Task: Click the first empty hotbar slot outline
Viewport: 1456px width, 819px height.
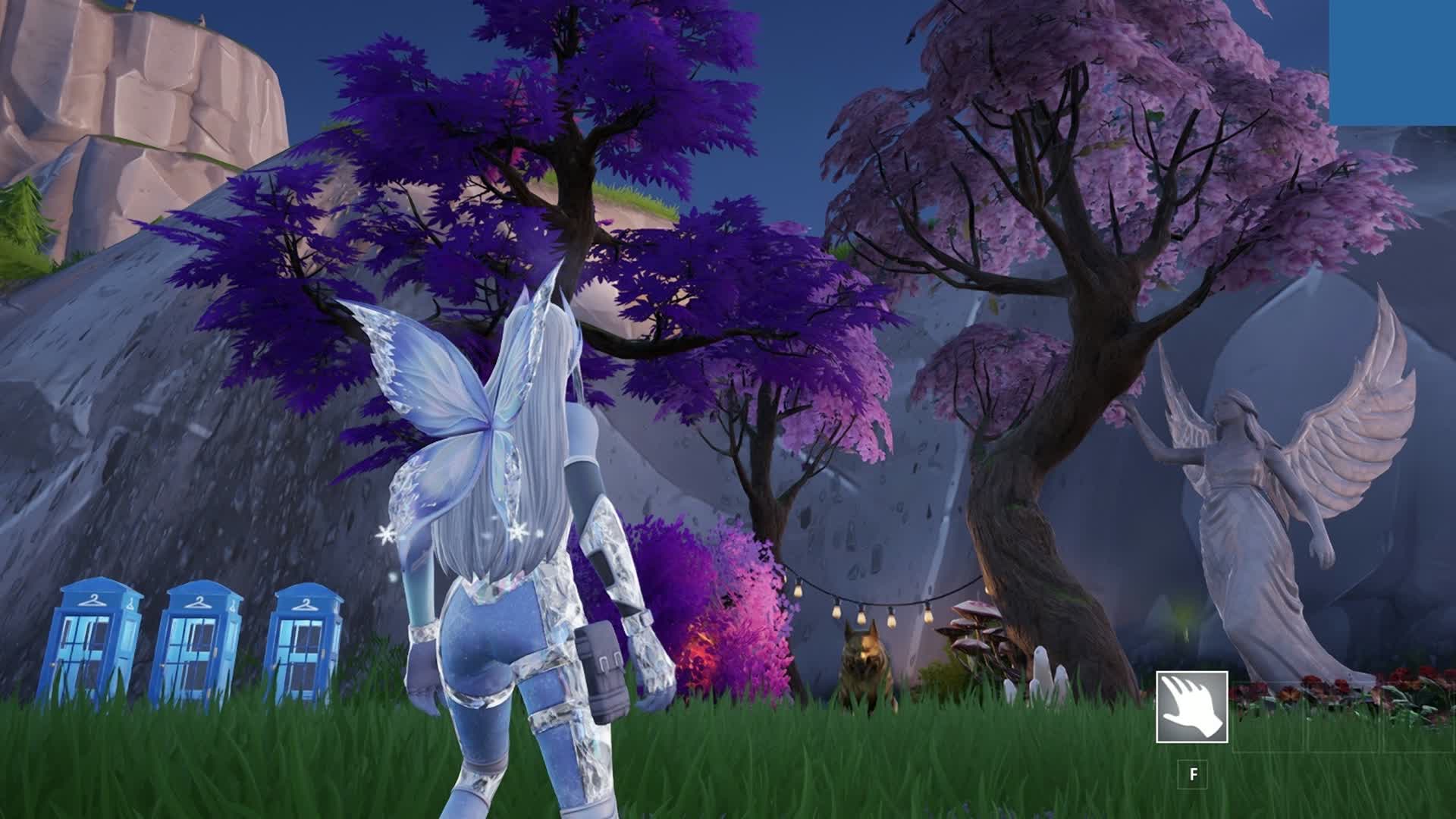Action: pyautogui.click(x=1269, y=717)
